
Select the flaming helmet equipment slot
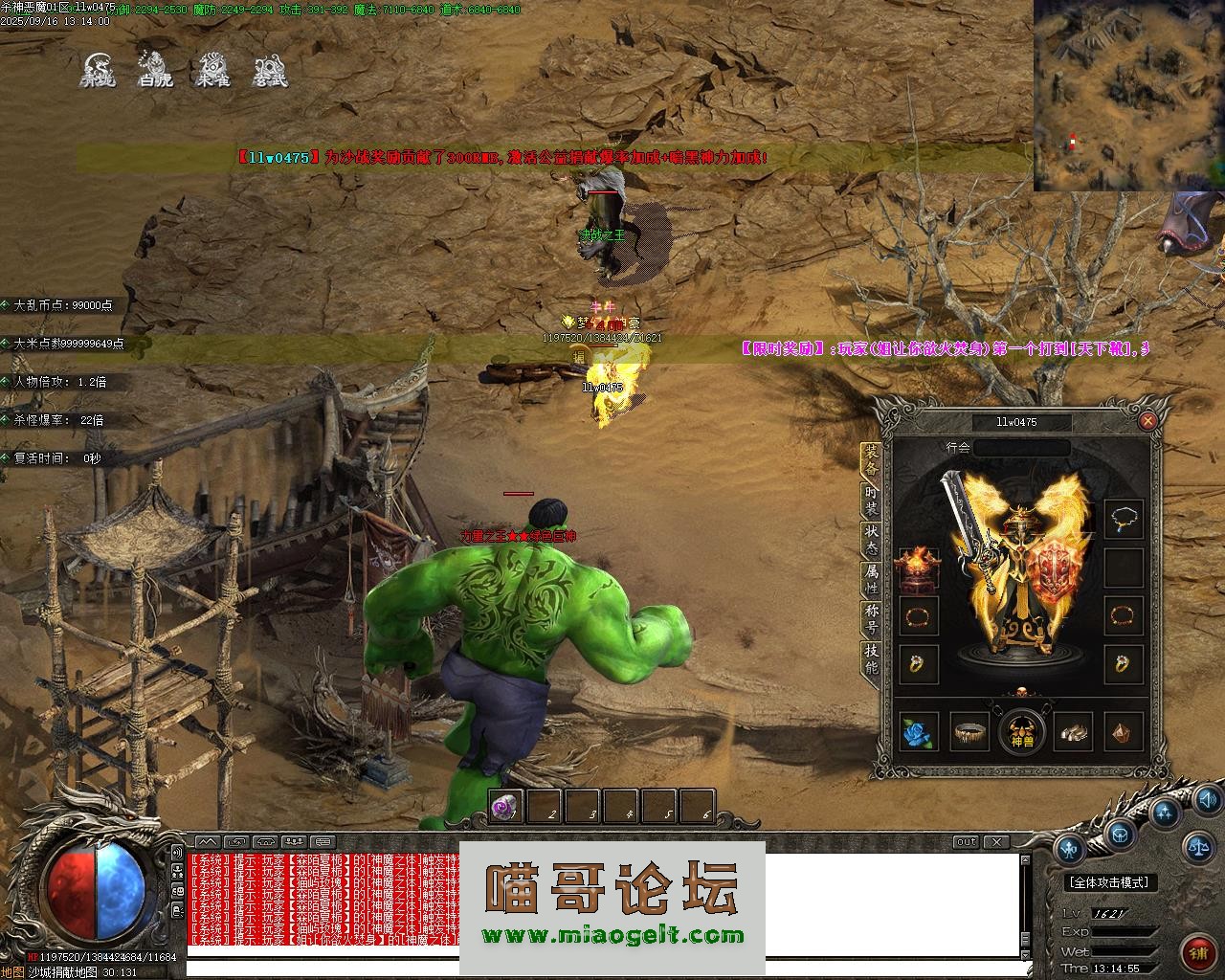click(x=918, y=567)
